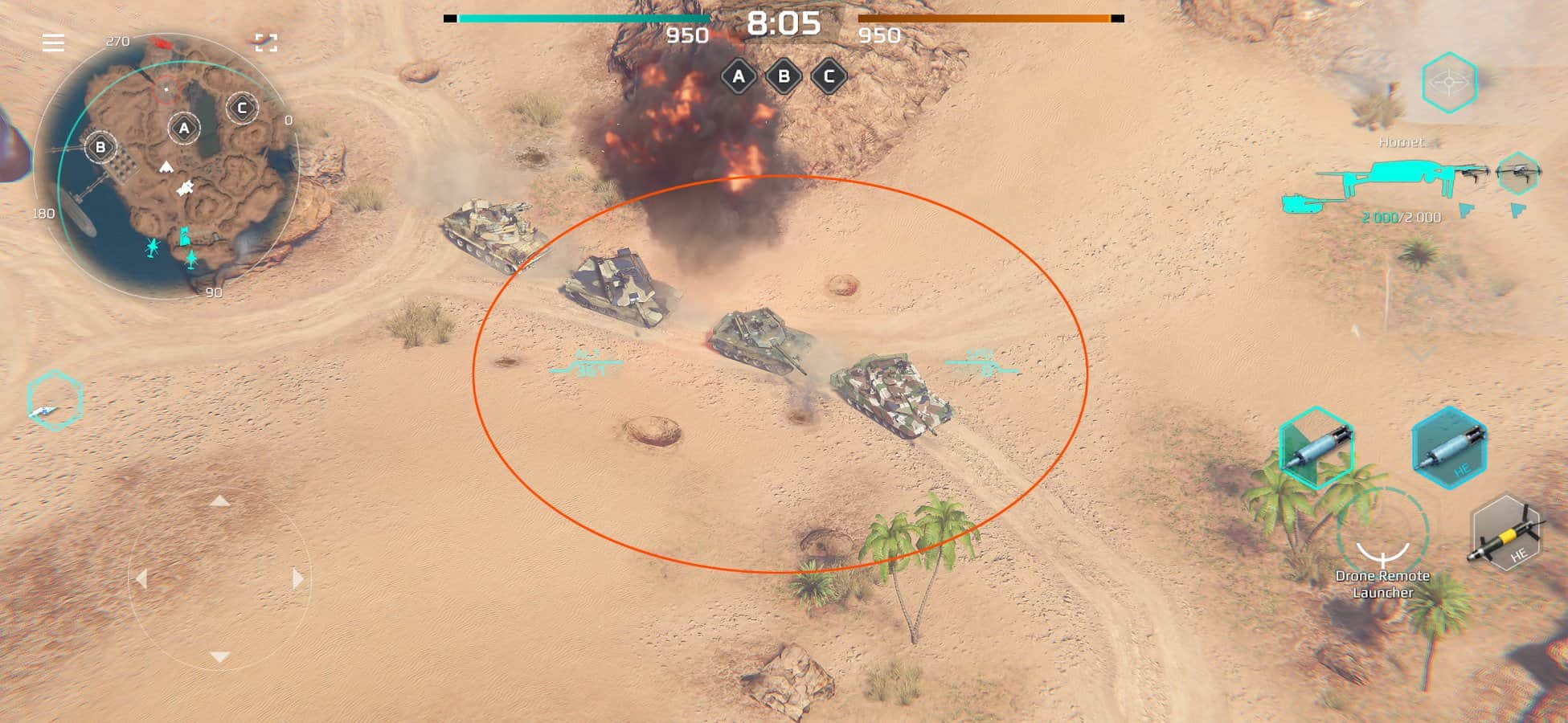The height and width of the screenshot is (723, 1568).
Task: Select the Hornet drone hexagon icon
Action: 1517,173
